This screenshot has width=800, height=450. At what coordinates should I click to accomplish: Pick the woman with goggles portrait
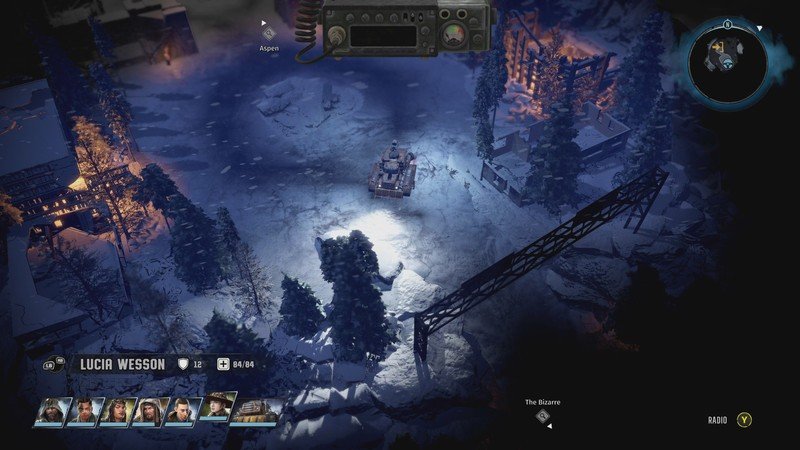pyautogui.click(x=118, y=412)
